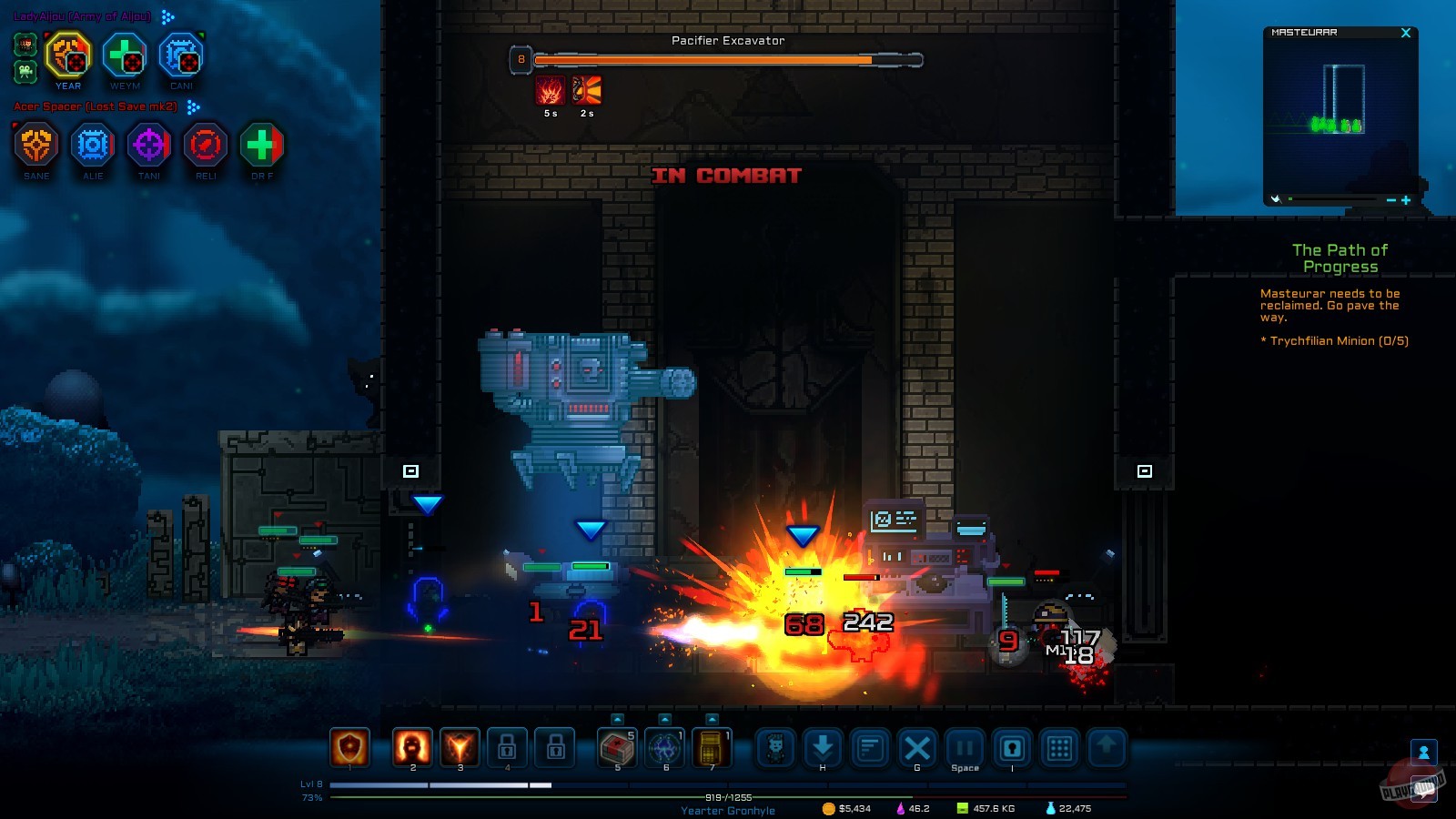Click the keyhole icon labeled I
Image resolution: width=1456 pixels, height=819 pixels.
pyautogui.click(x=1013, y=749)
